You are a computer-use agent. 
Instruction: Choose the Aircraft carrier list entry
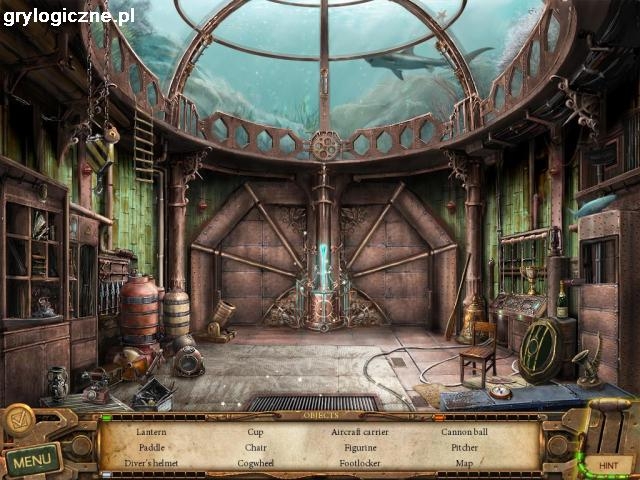tap(359, 431)
